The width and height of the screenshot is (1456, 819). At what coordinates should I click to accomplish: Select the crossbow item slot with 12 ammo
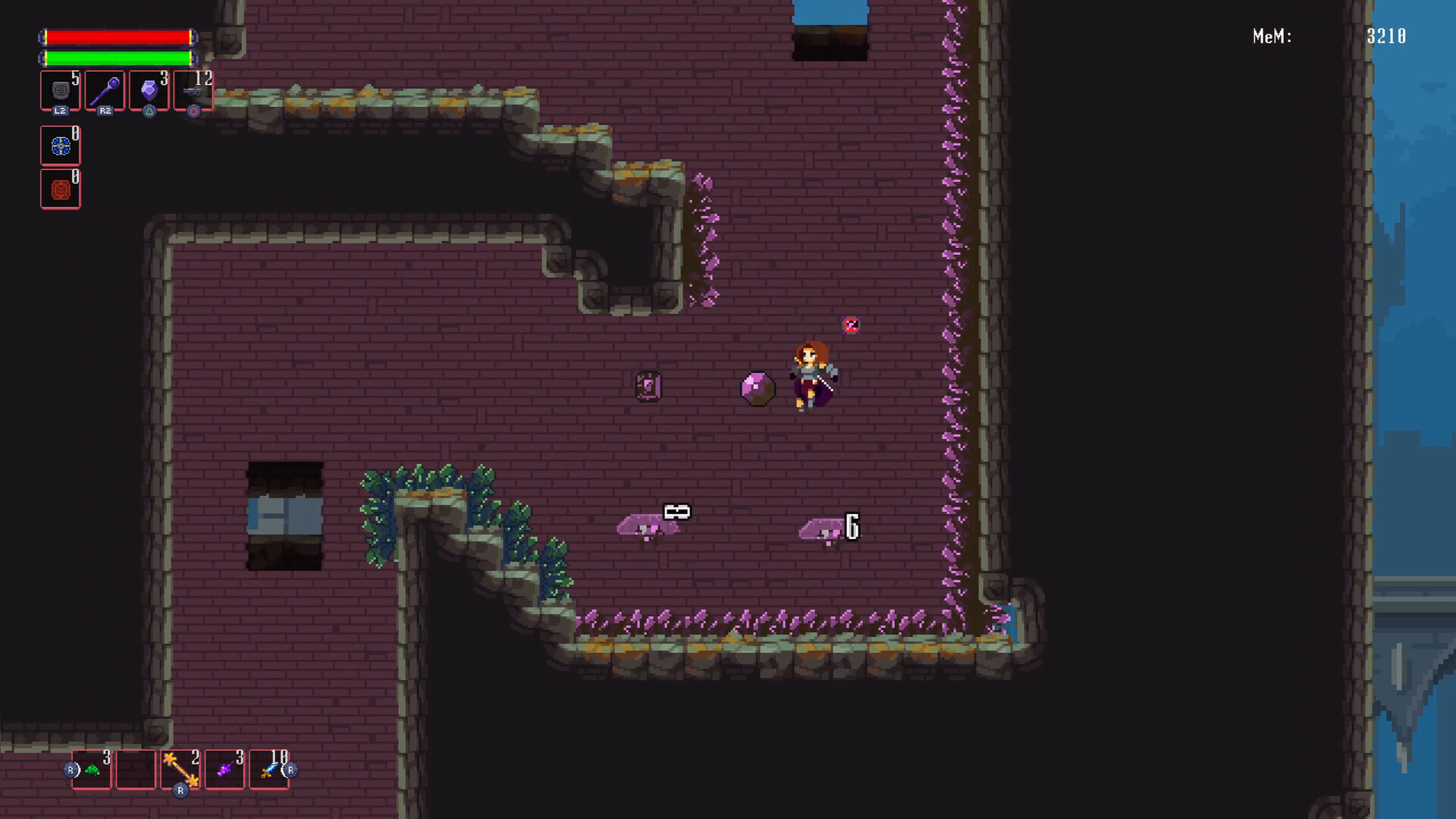tap(193, 90)
